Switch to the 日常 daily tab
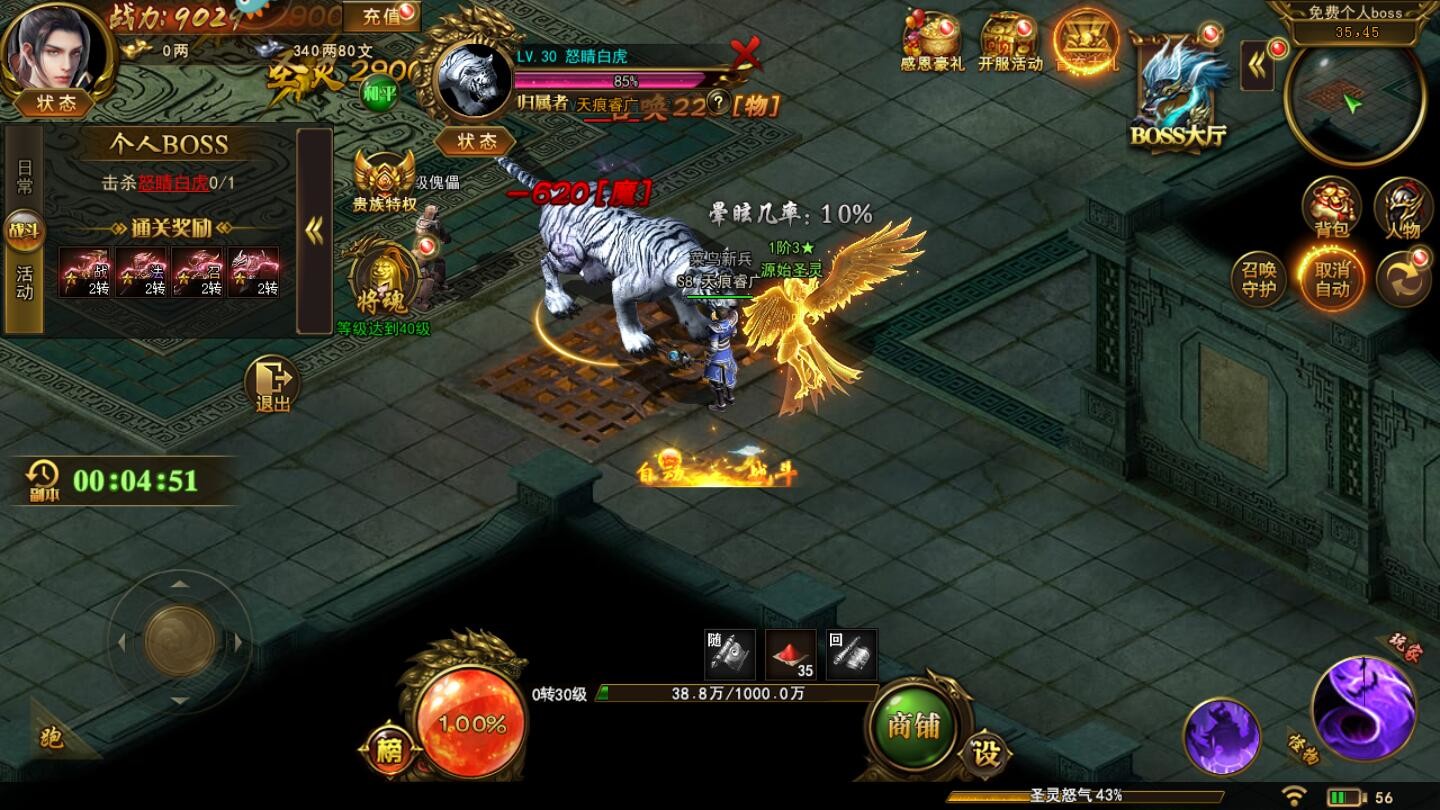1440x810 pixels. (22, 175)
